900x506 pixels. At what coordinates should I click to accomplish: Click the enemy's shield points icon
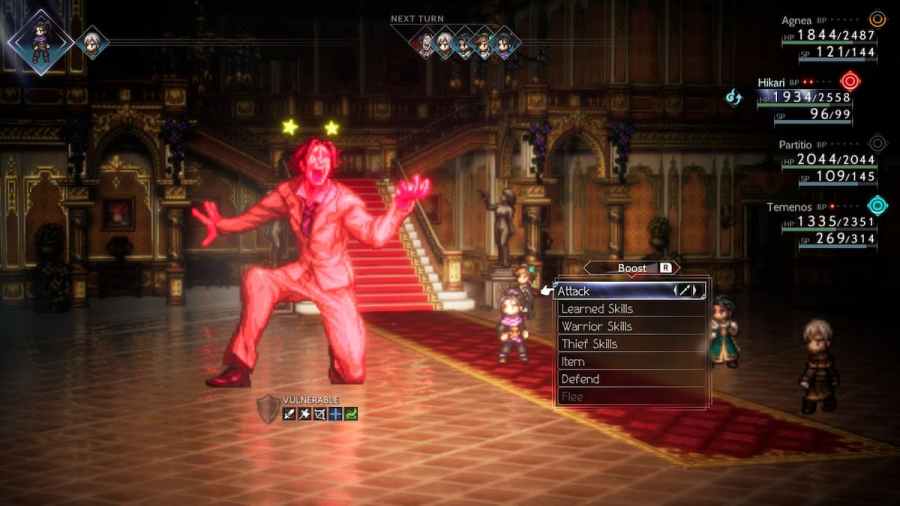click(x=268, y=407)
